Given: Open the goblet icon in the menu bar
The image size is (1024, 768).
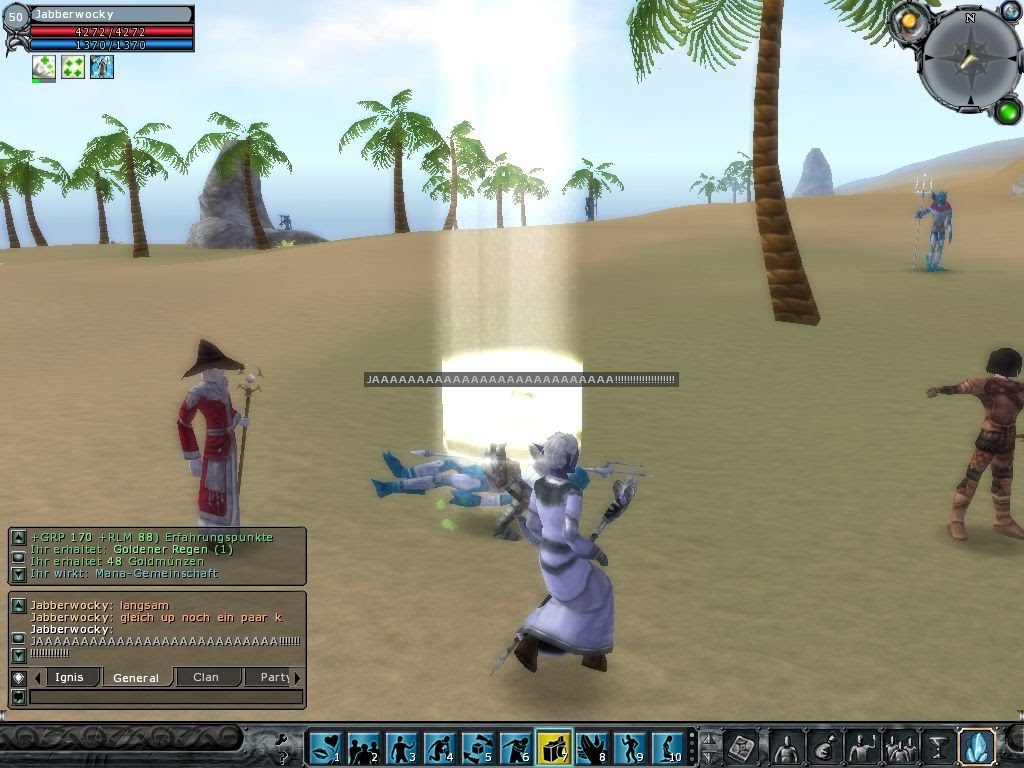Looking at the screenshot, I should tap(938, 747).
